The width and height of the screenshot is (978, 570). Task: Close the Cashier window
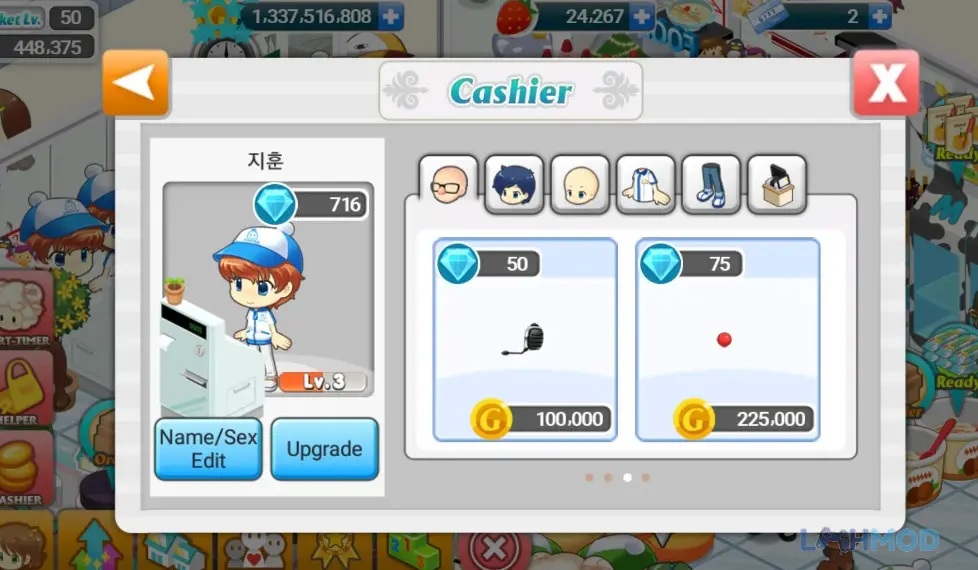(885, 84)
